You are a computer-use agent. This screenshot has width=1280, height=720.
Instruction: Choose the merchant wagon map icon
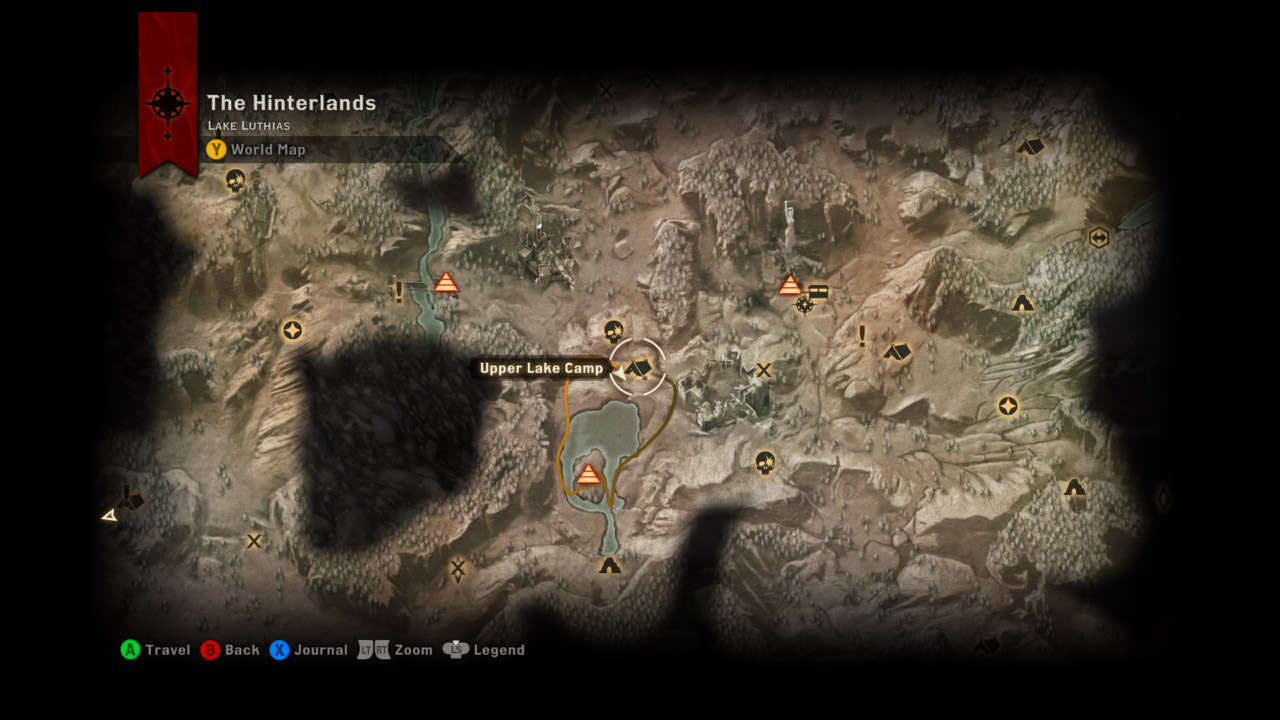point(818,292)
